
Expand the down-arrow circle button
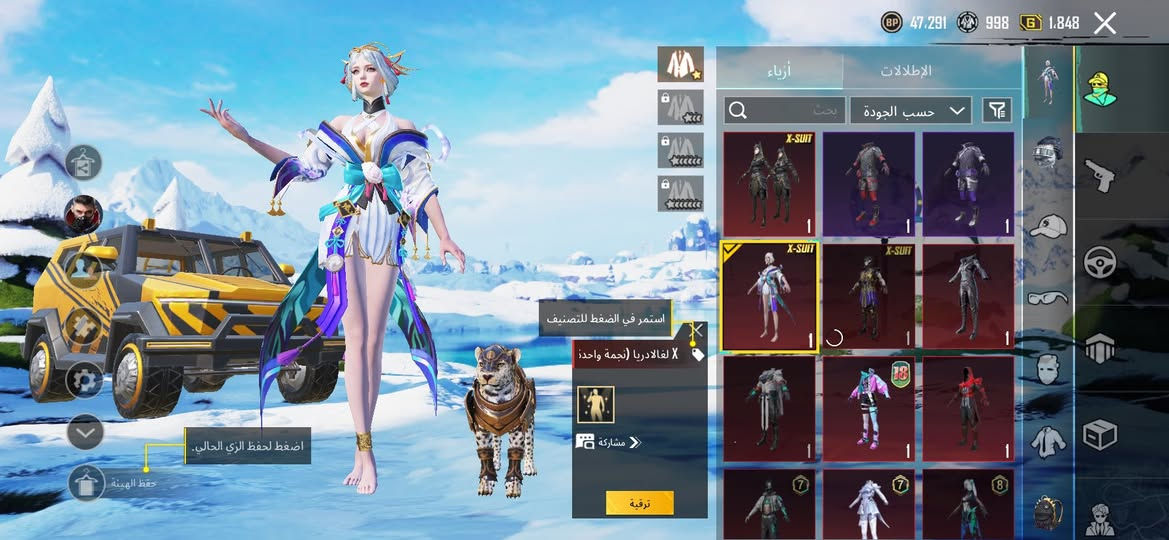86,432
